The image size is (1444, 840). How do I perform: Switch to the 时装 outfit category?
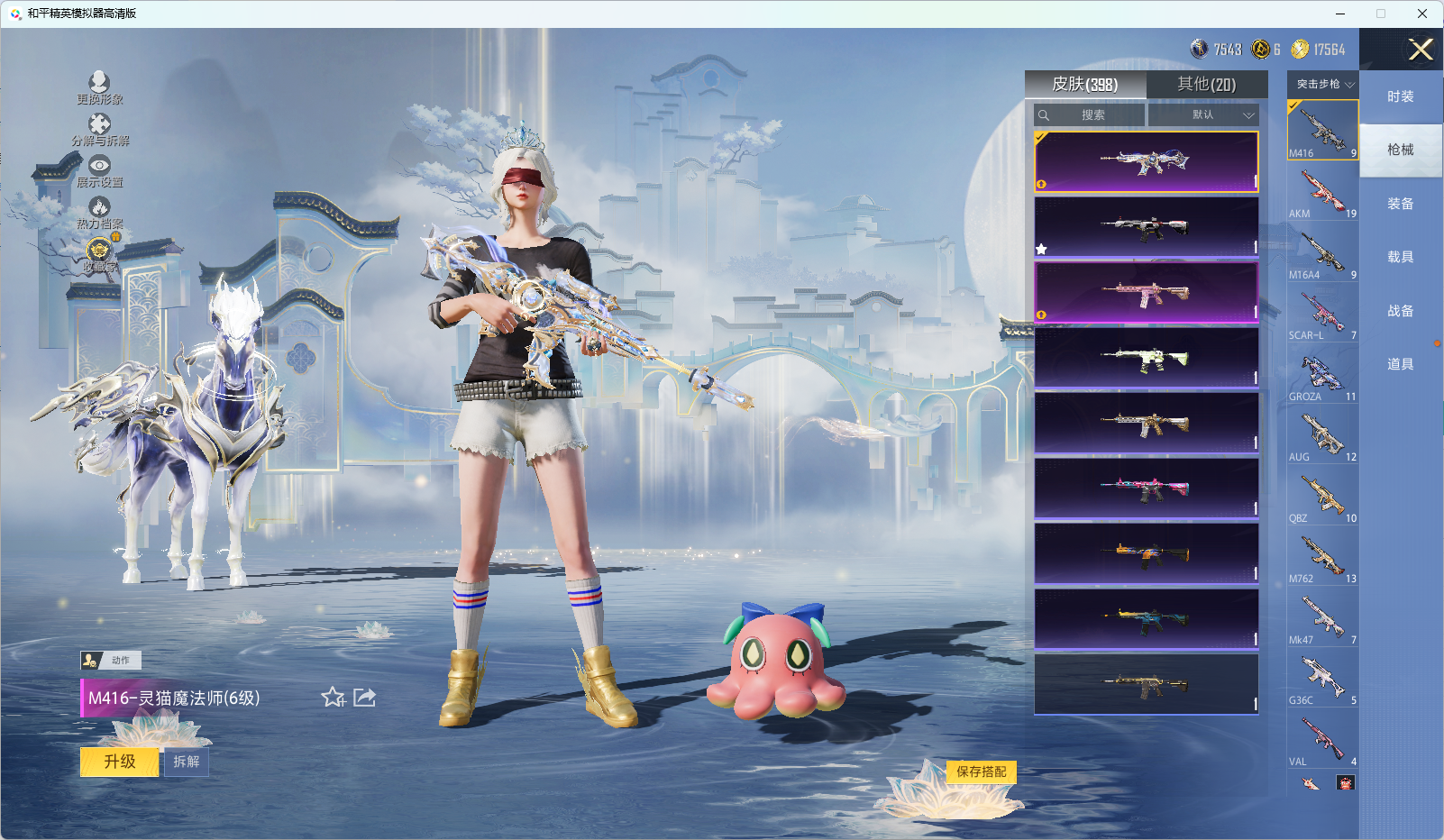[1400, 96]
